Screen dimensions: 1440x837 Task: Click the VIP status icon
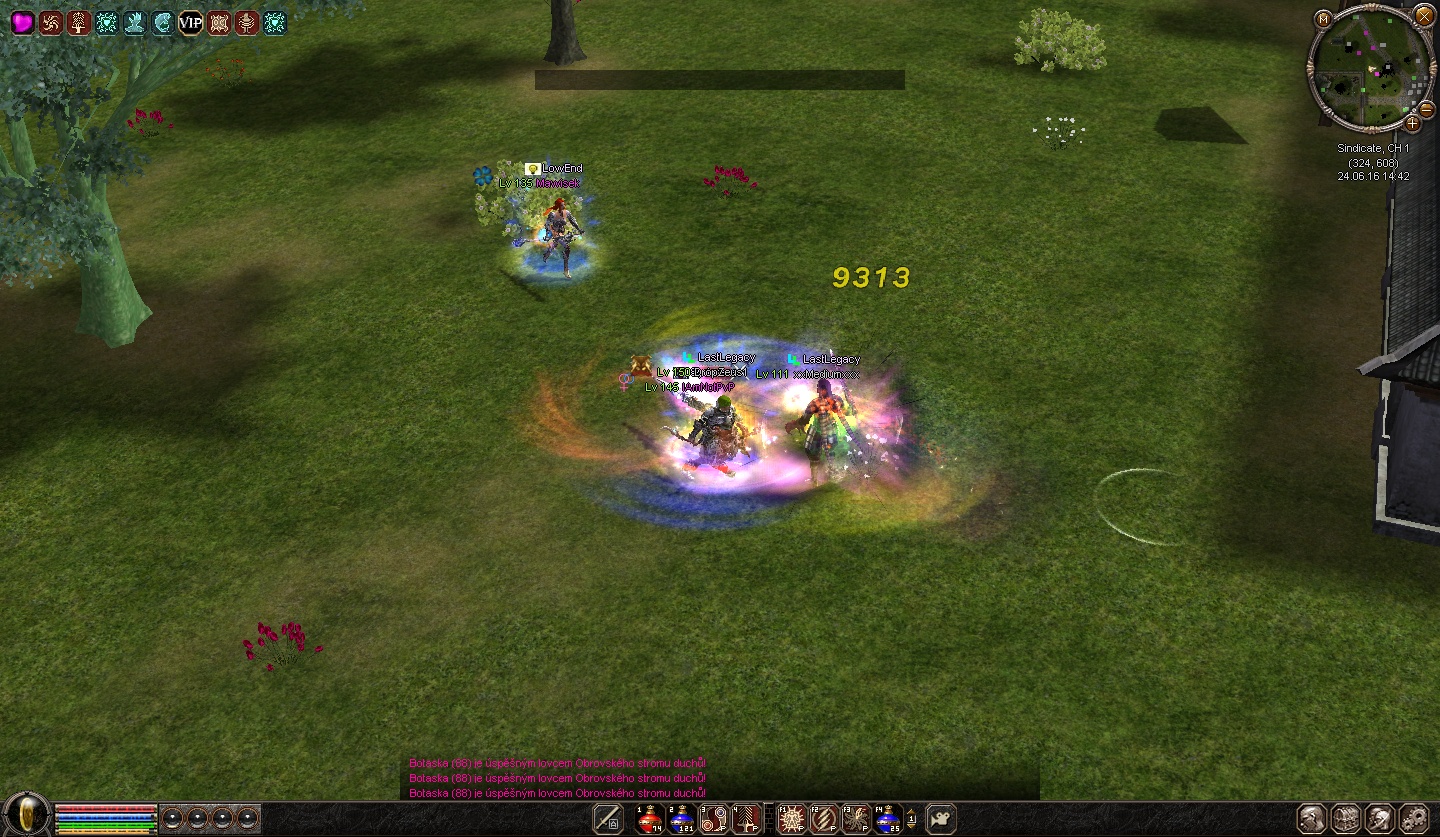(x=190, y=23)
